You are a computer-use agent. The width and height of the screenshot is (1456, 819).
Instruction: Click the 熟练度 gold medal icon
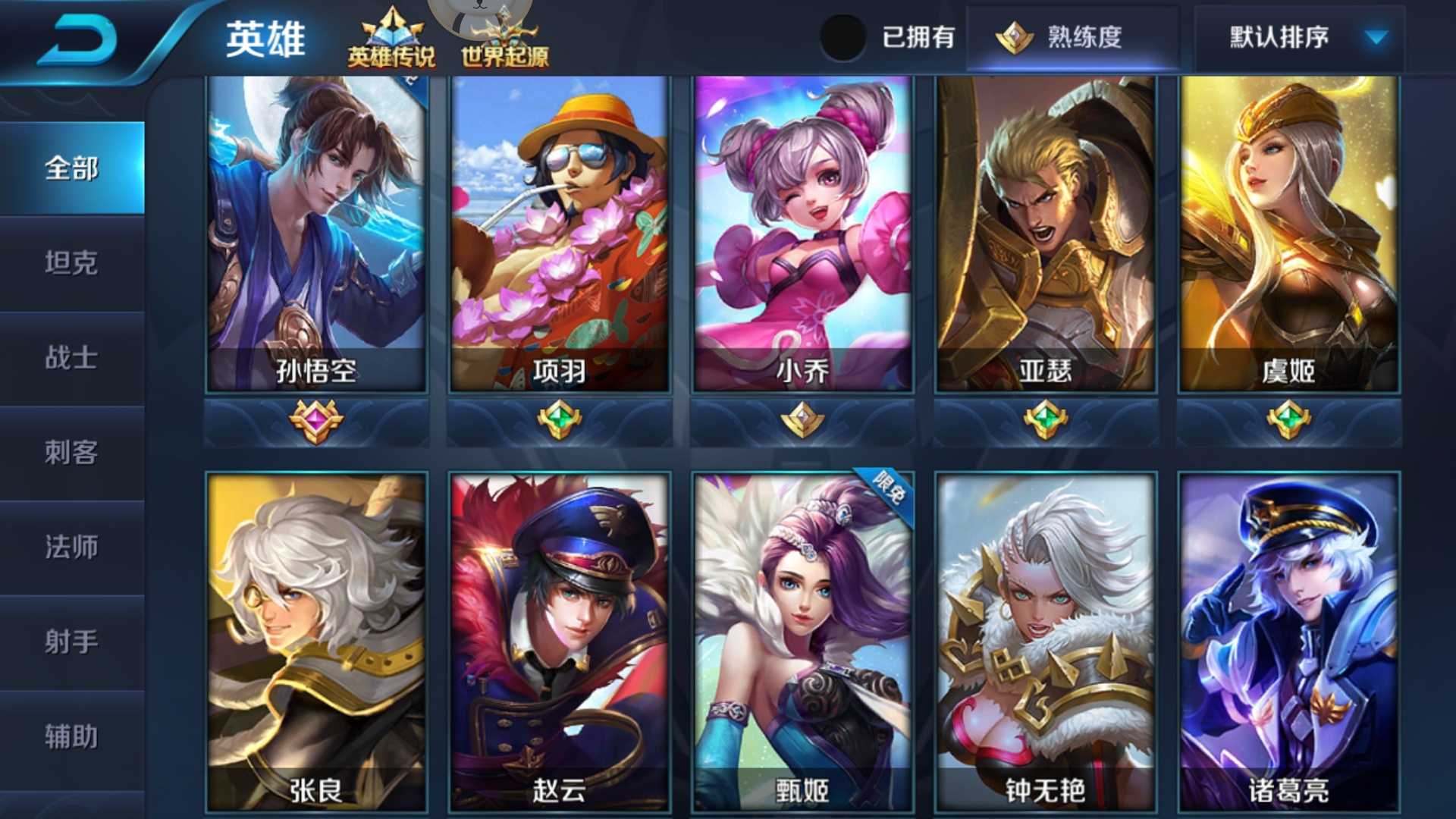(1014, 36)
